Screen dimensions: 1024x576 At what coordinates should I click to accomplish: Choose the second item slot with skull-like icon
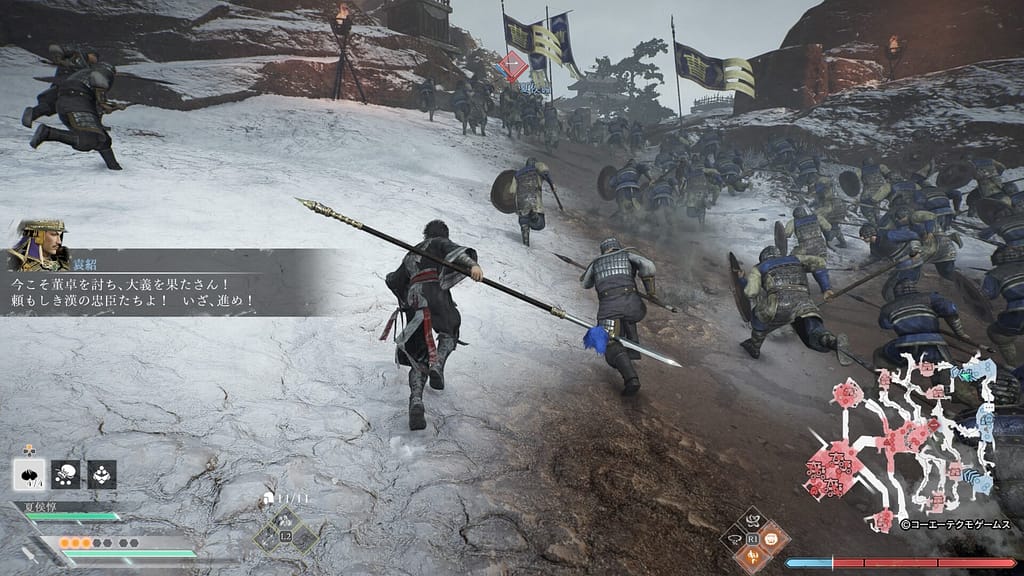66,474
